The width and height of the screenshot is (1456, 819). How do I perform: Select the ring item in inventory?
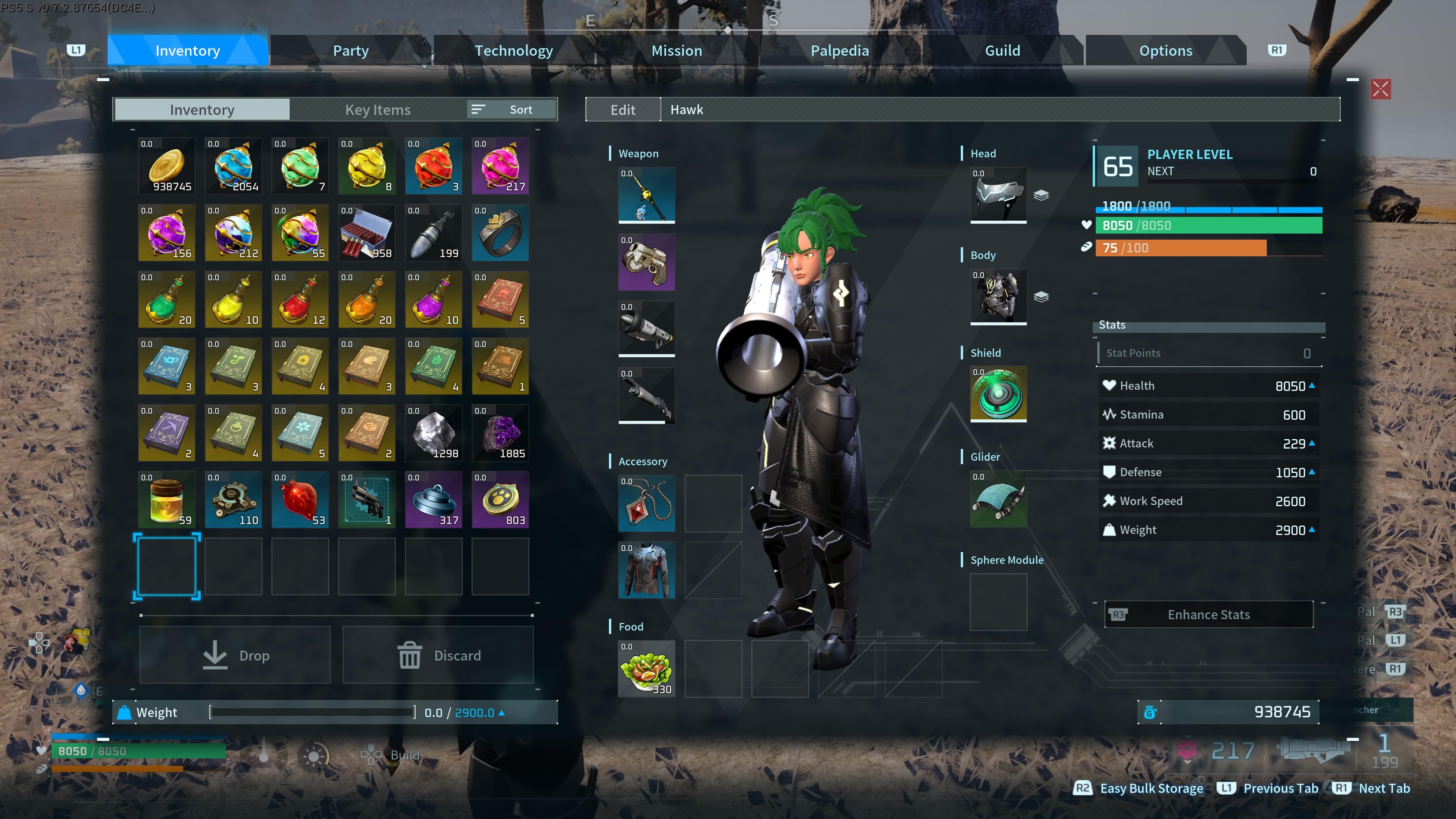click(x=500, y=233)
